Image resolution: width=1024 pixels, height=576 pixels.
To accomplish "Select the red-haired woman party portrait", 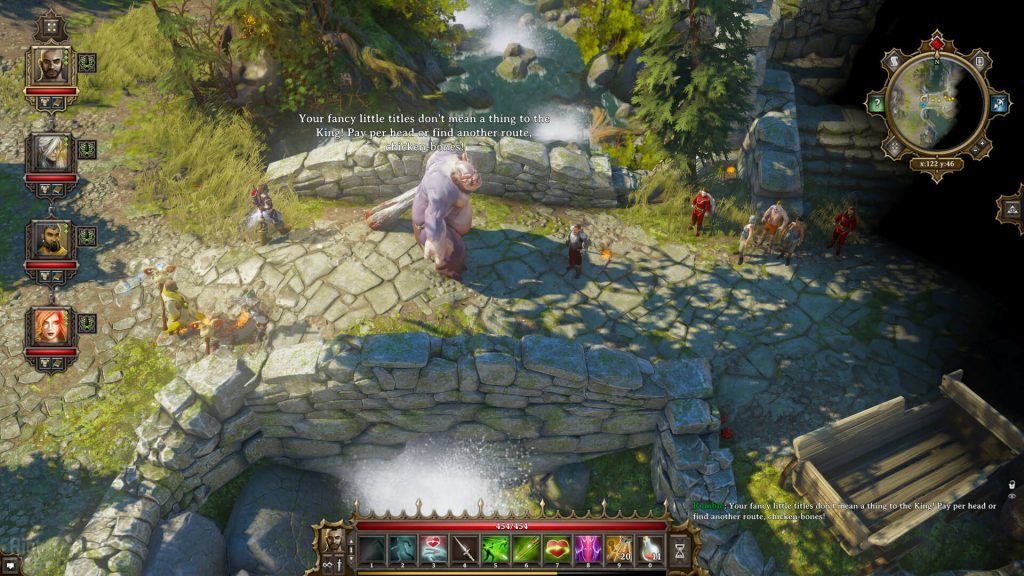I will point(50,326).
